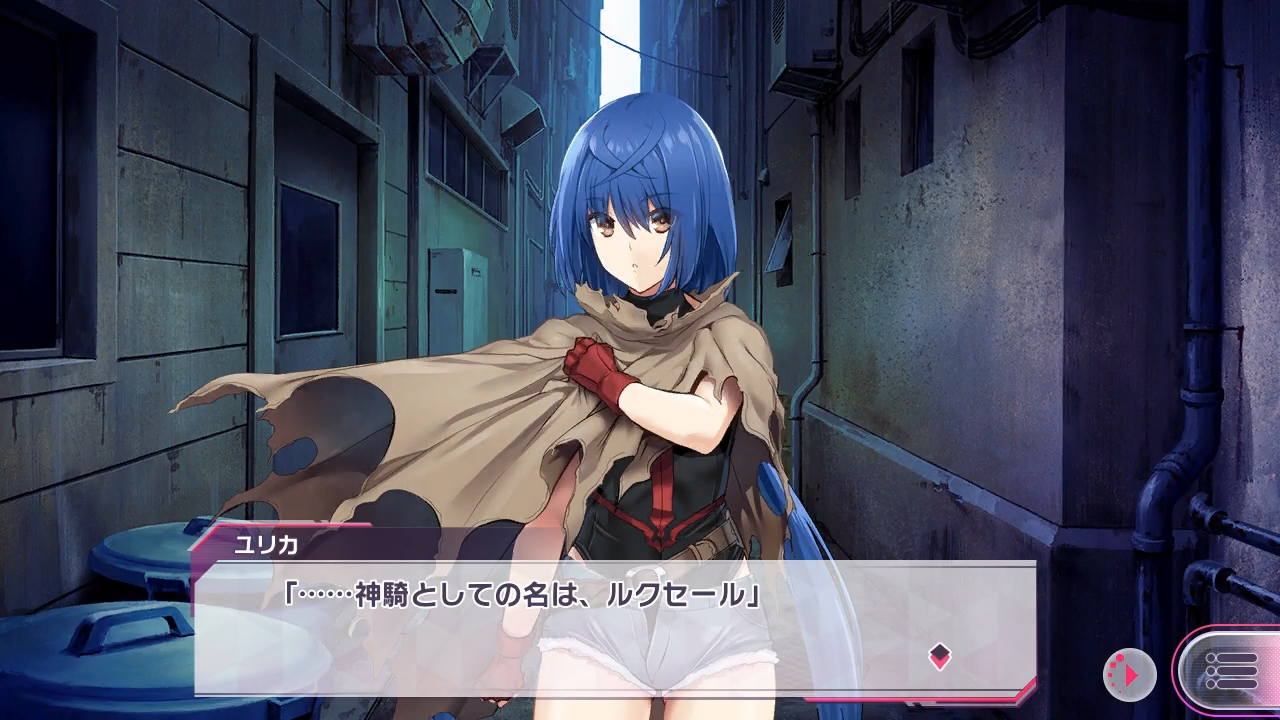Viewport: 1280px width, 720px height.
Task: Open the list menu button
Action: click(x=1230, y=672)
